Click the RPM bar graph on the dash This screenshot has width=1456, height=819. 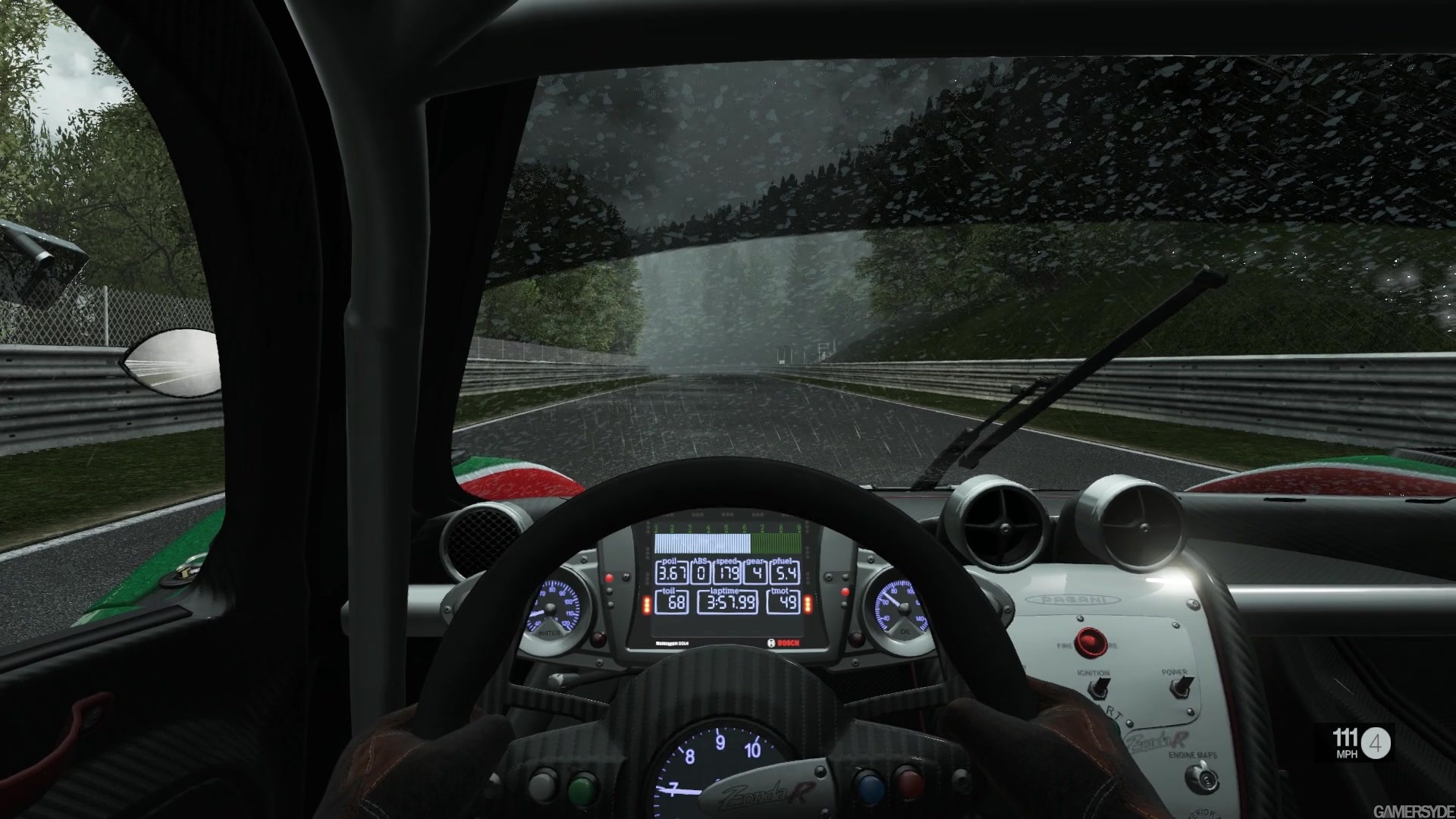tap(726, 543)
